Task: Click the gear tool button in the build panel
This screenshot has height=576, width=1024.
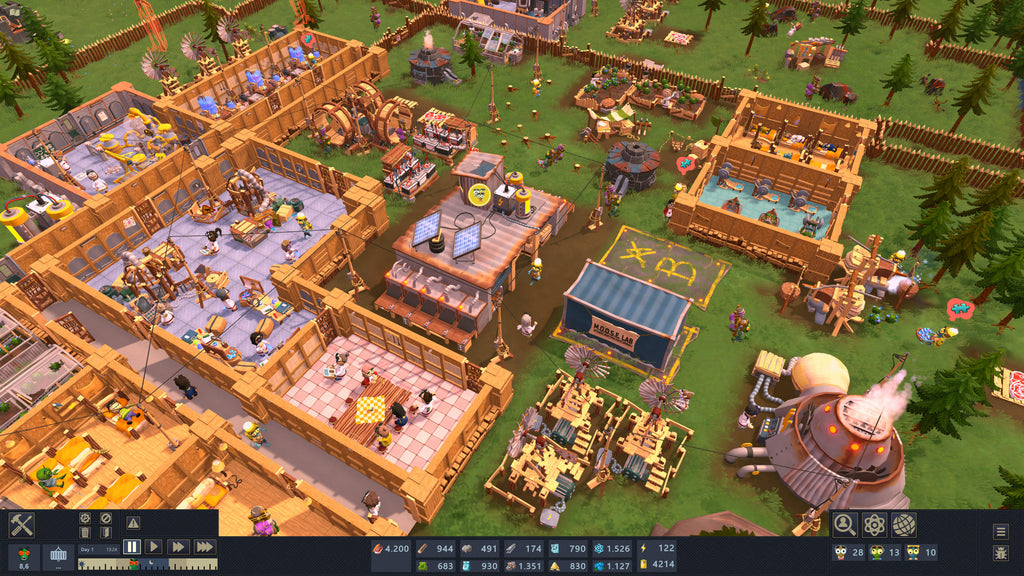Action: [86, 518]
